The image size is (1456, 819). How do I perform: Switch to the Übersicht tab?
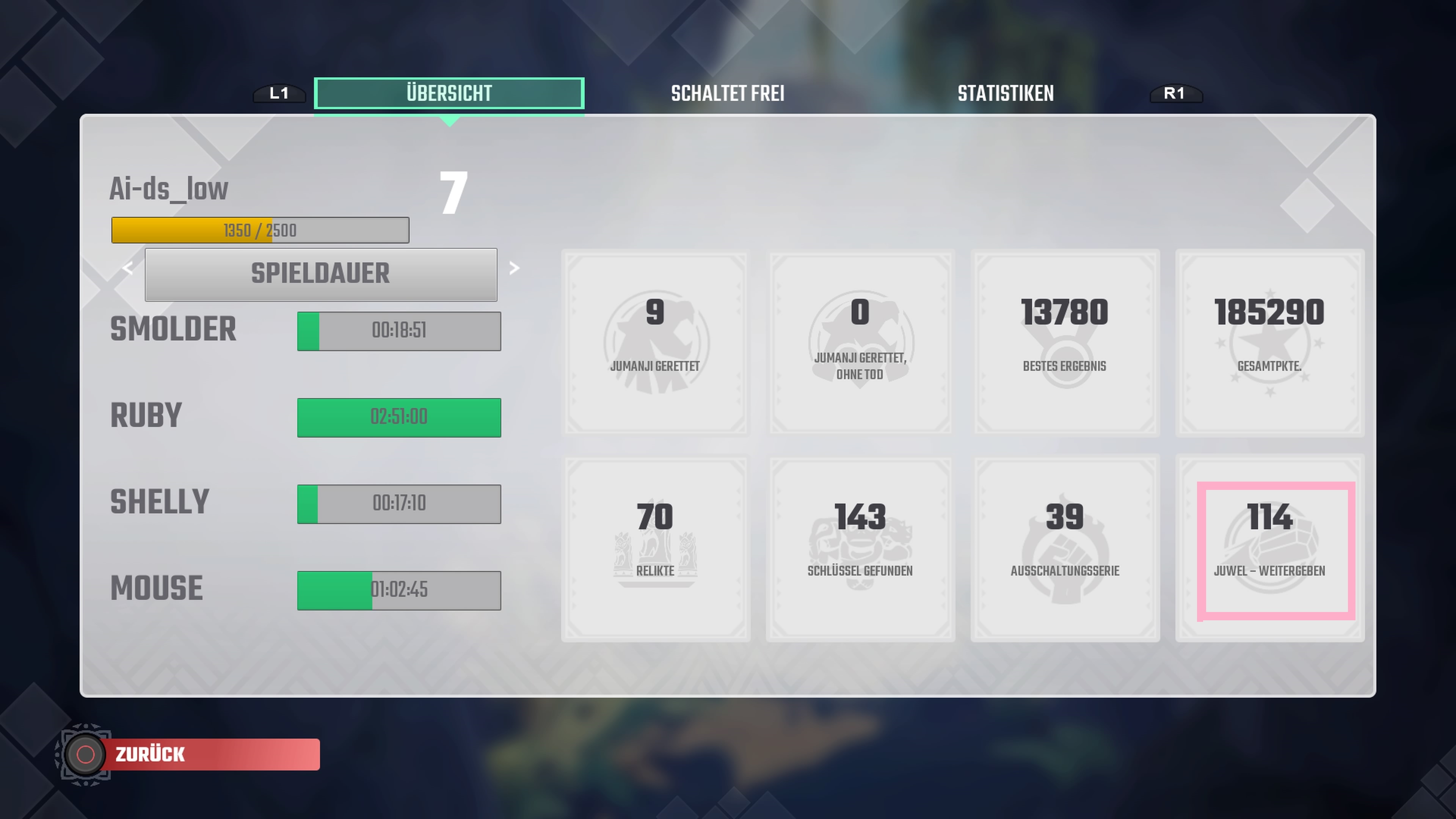point(449,93)
